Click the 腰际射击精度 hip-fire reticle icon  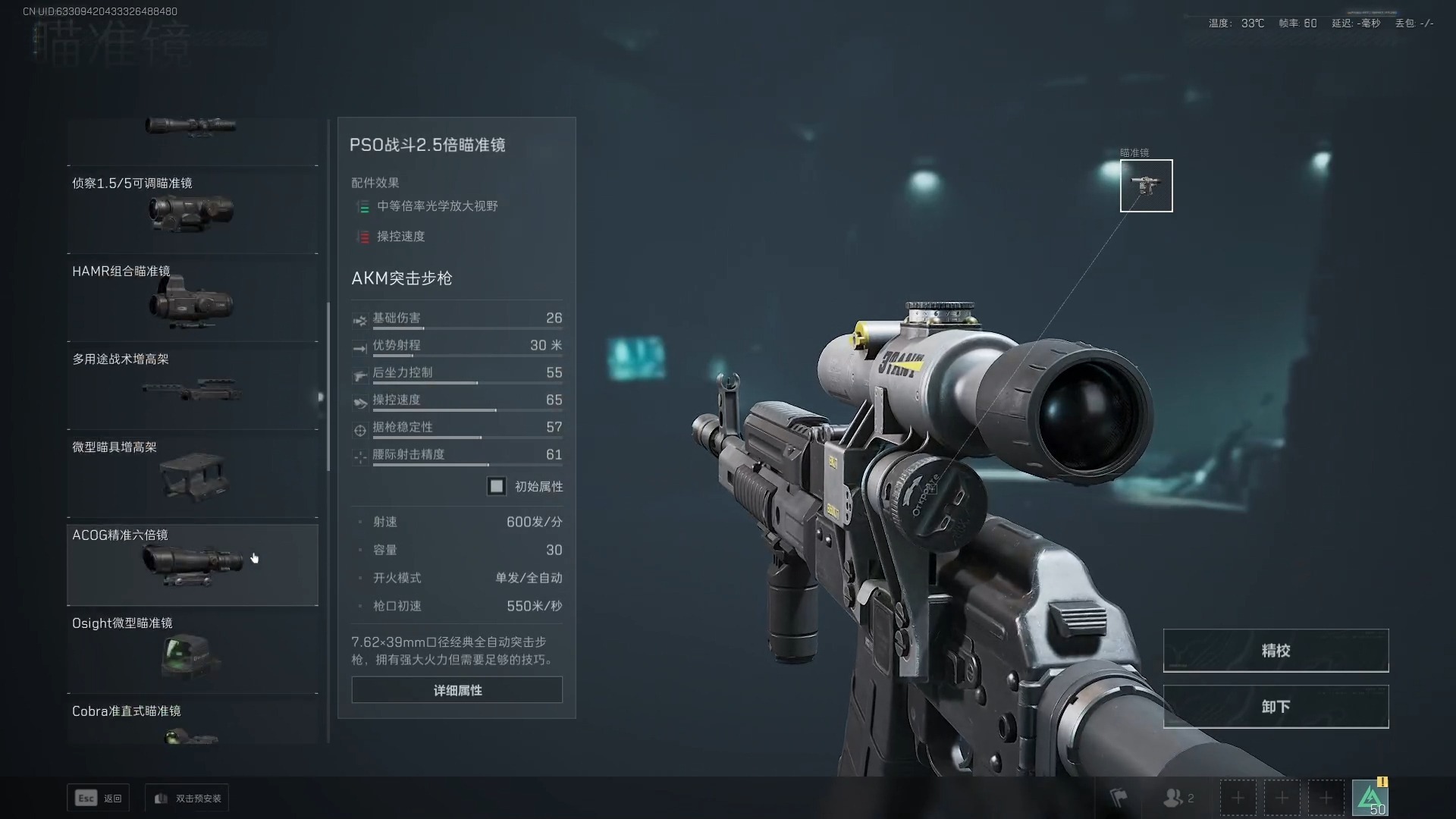(360, 457)
